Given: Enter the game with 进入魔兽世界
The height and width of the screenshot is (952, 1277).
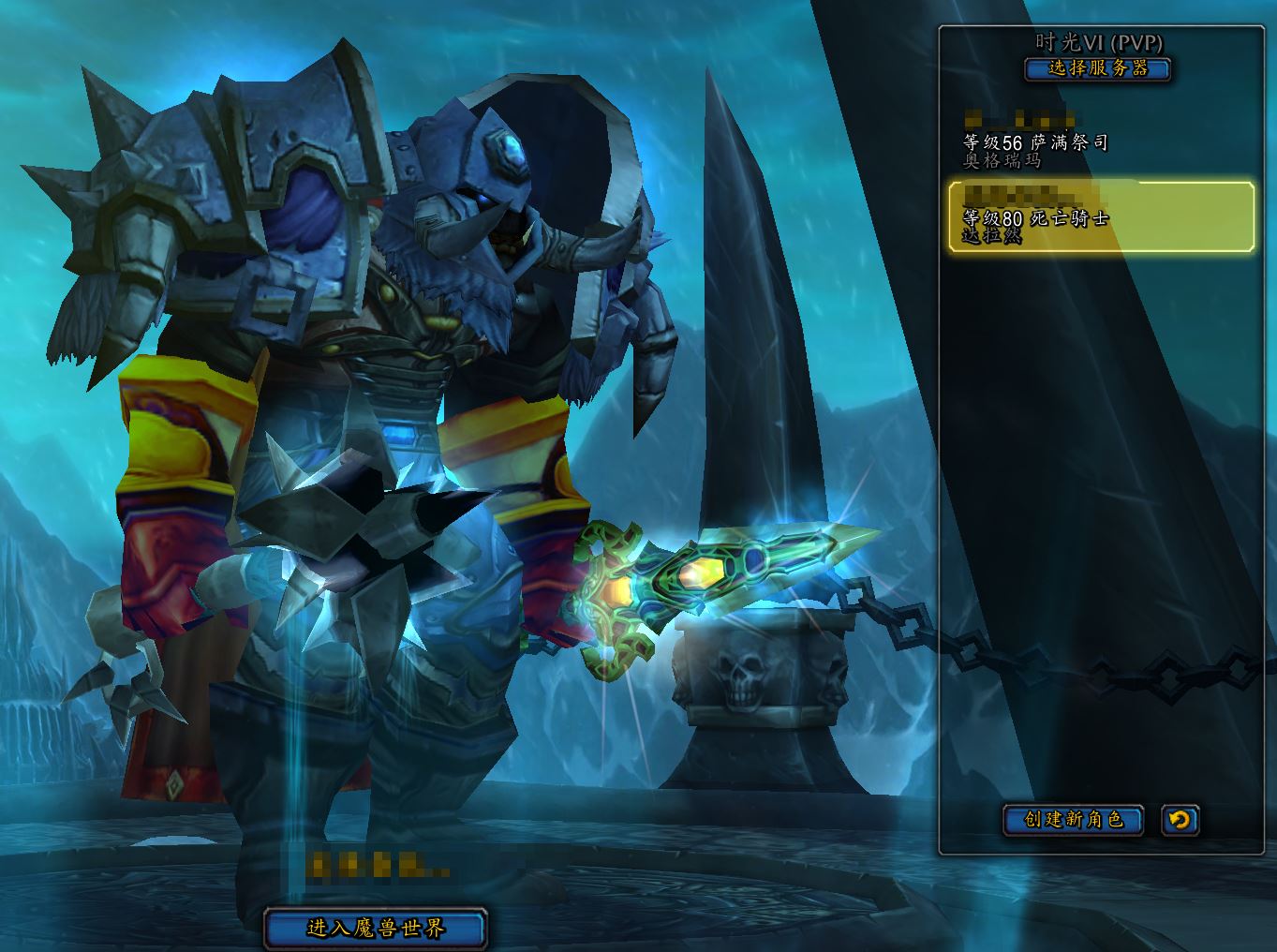Looking at the screenshot, I should [376, 929].
